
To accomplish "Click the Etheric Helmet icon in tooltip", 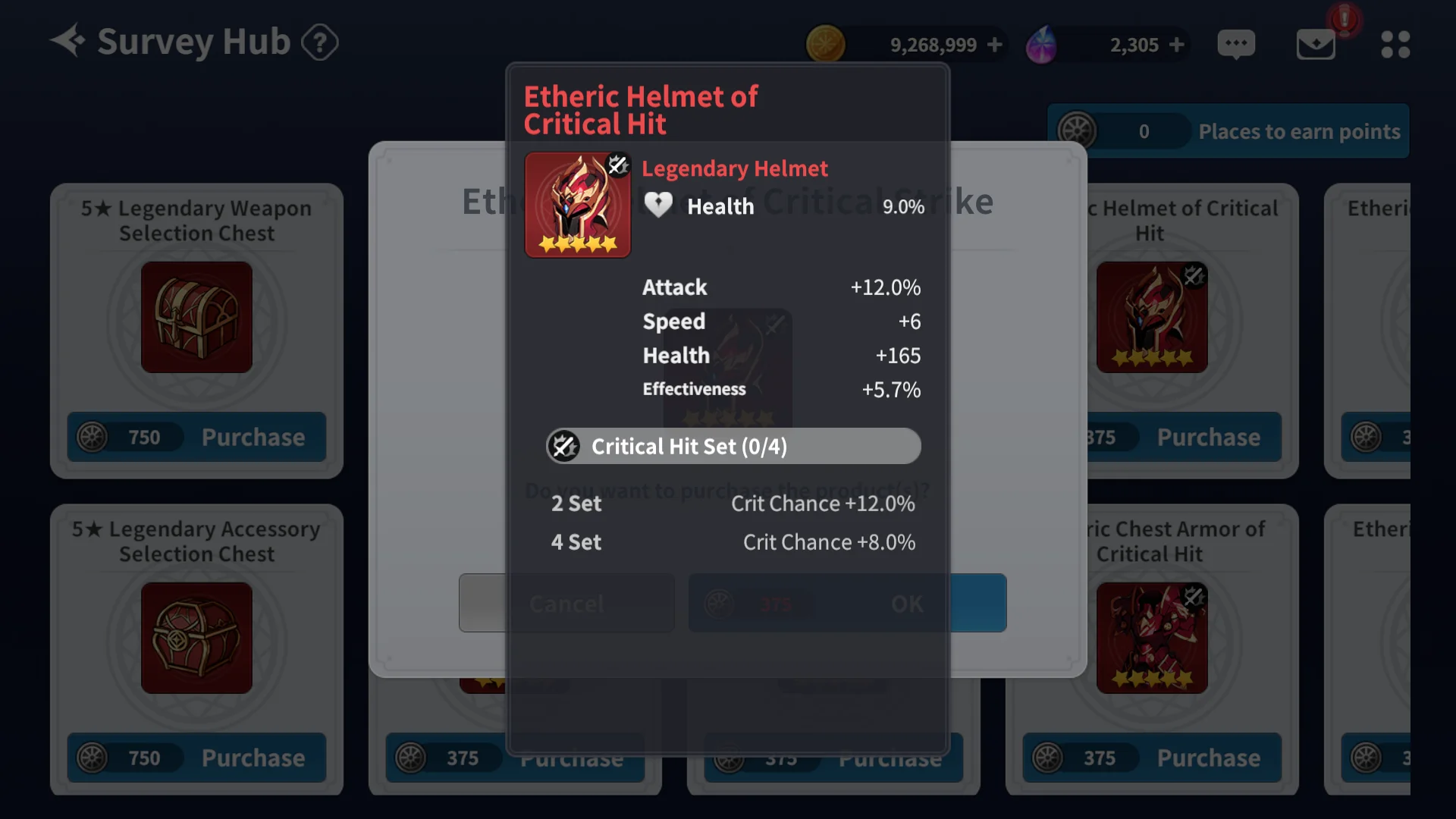I will point(577,205).
